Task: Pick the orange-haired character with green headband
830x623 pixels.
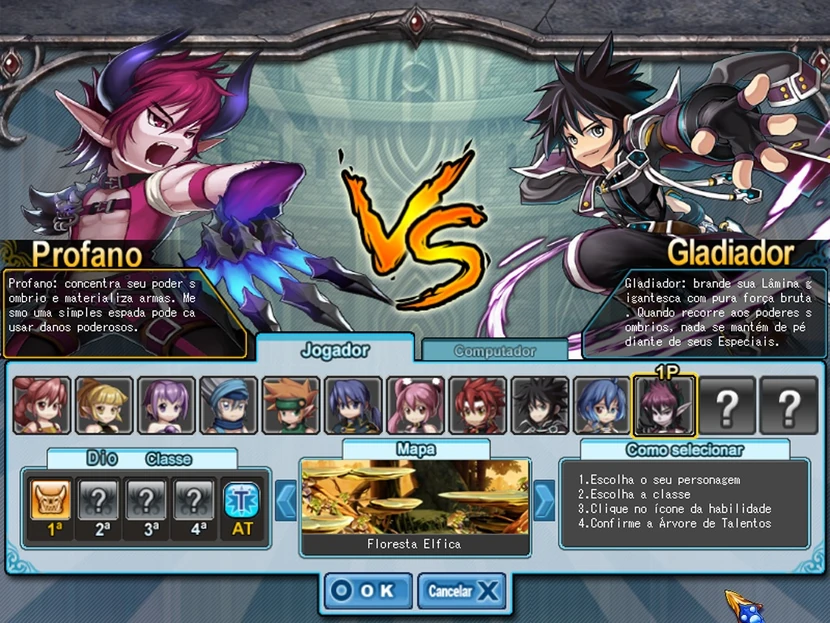Action: 291,405
